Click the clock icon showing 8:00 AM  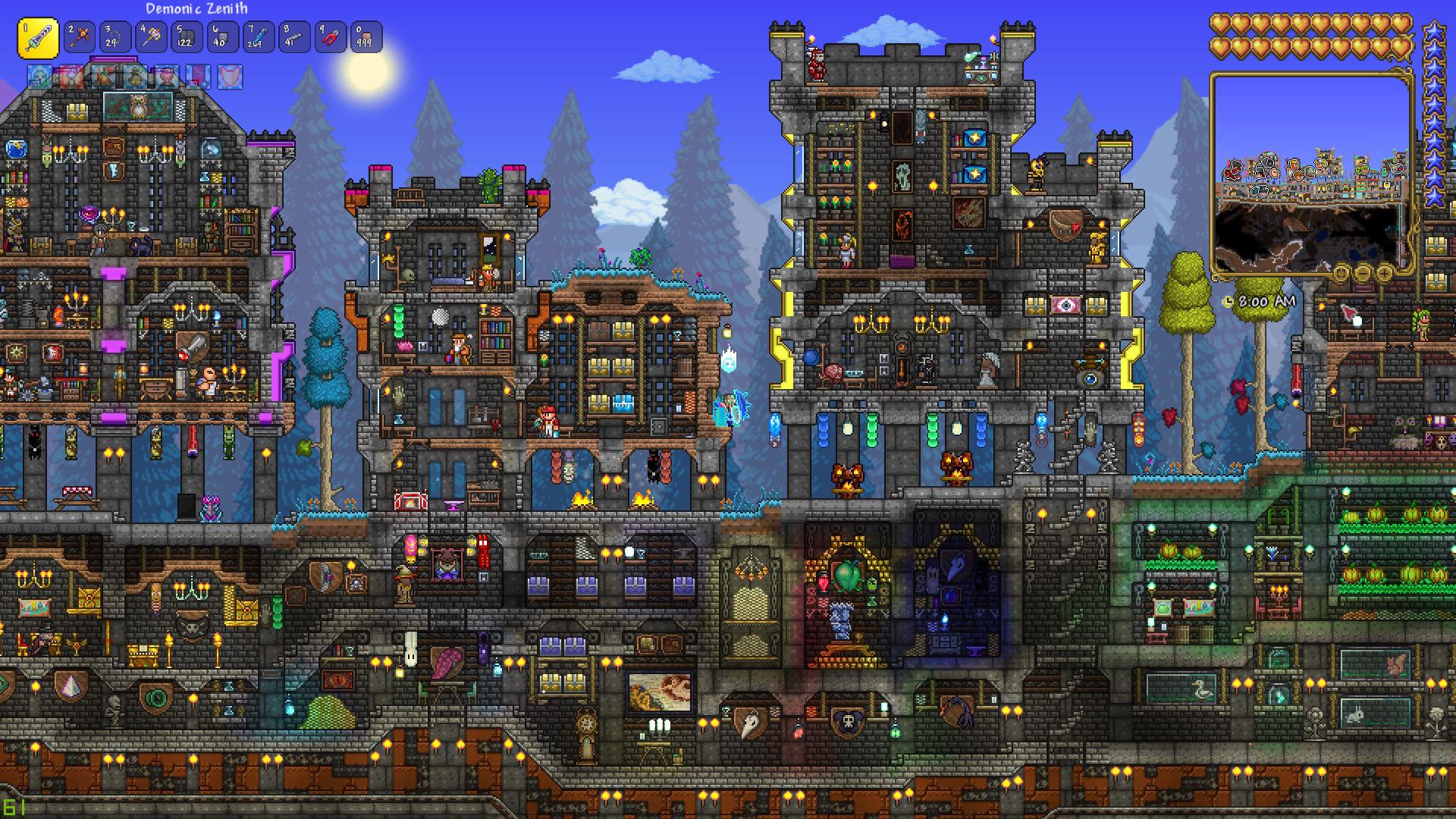pos(1227,302)
